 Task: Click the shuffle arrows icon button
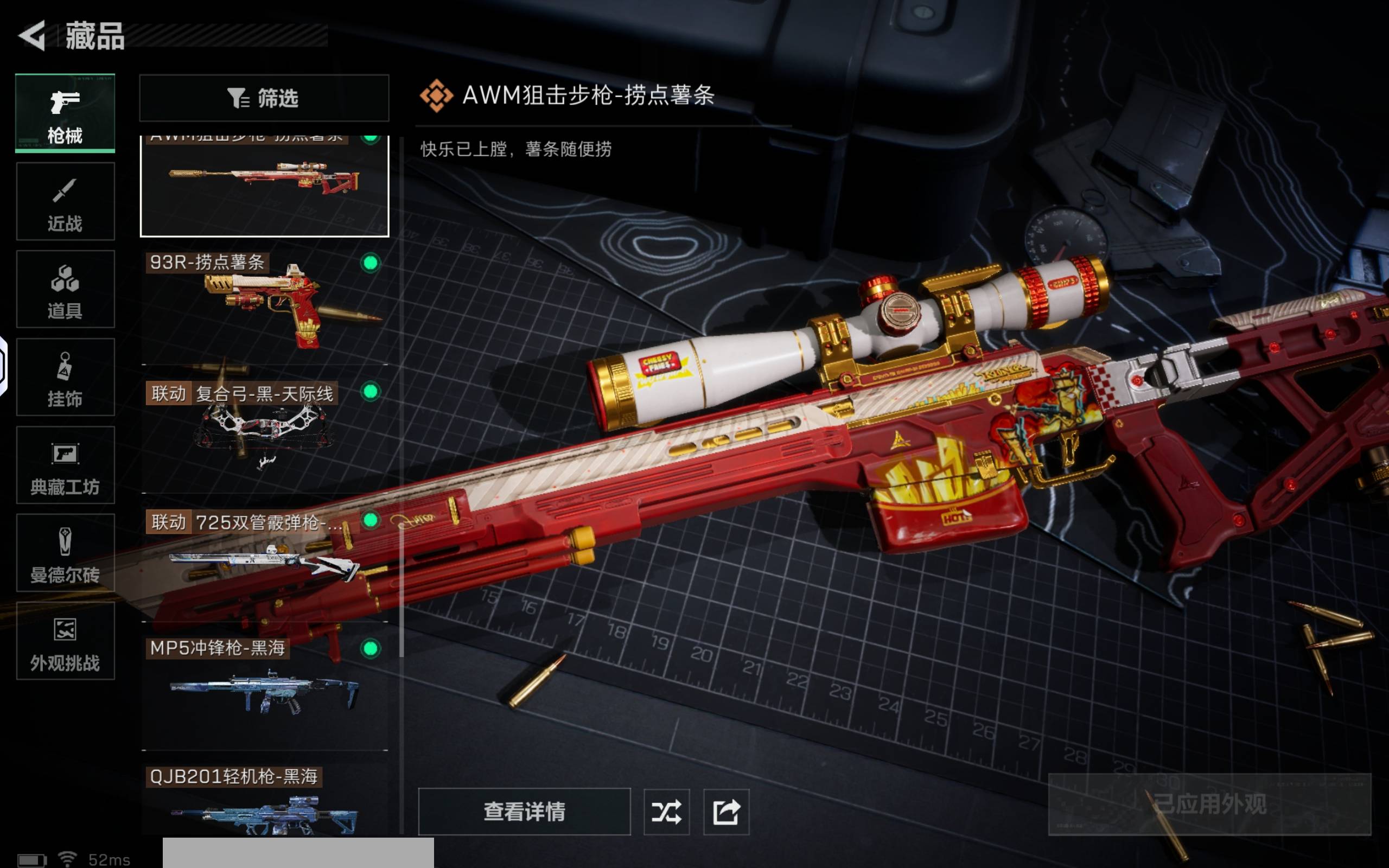pos(666,812)
